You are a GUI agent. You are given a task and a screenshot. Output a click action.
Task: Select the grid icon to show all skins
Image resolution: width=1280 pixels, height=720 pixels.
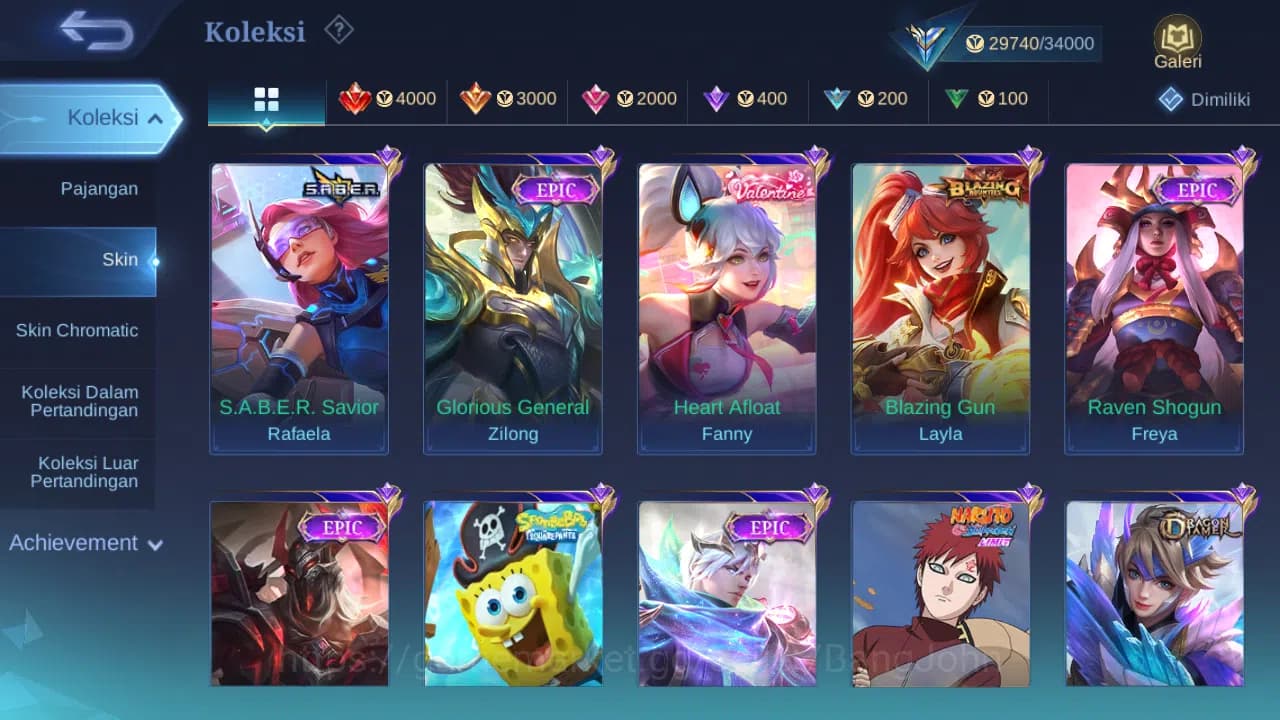(265, 99)
